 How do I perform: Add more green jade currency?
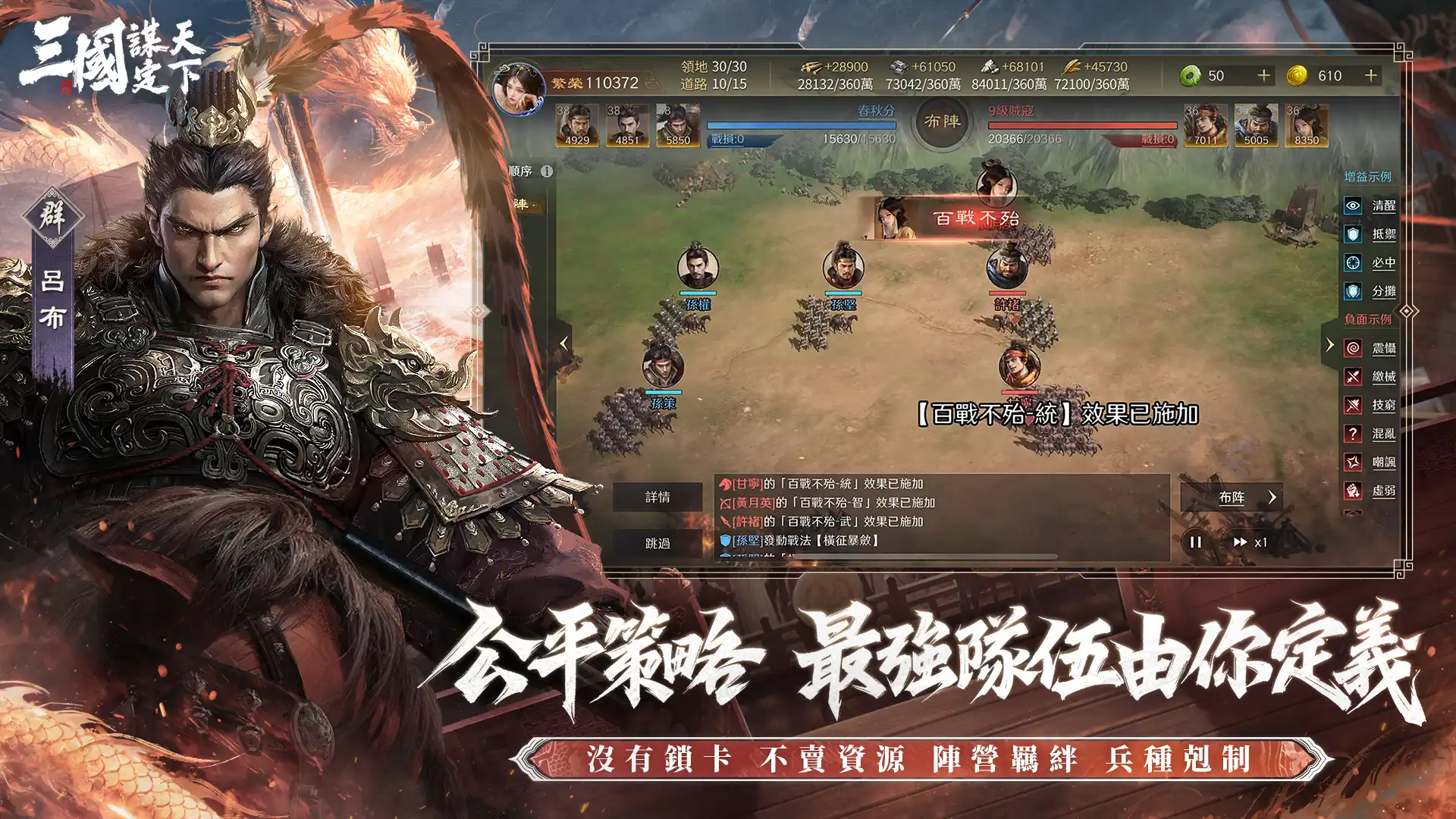tap(1263, 76)
